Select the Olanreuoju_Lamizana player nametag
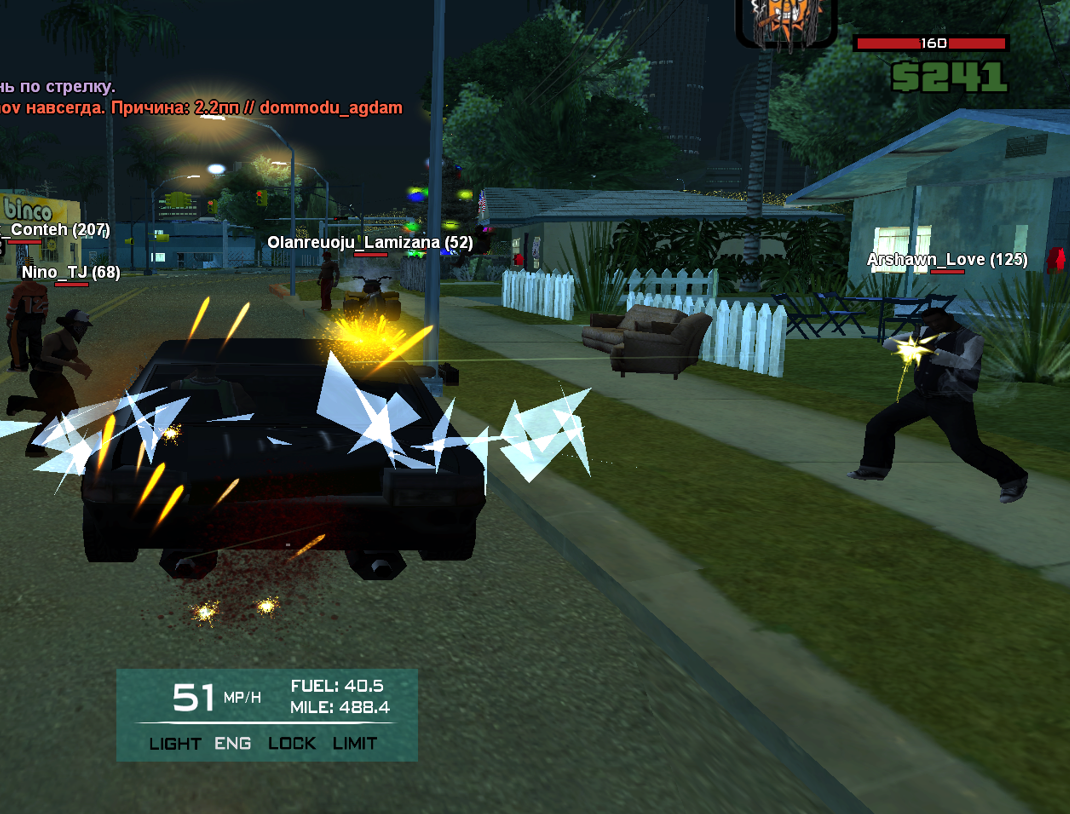This screenshot has height=814, width=1070. click(370, 242)
